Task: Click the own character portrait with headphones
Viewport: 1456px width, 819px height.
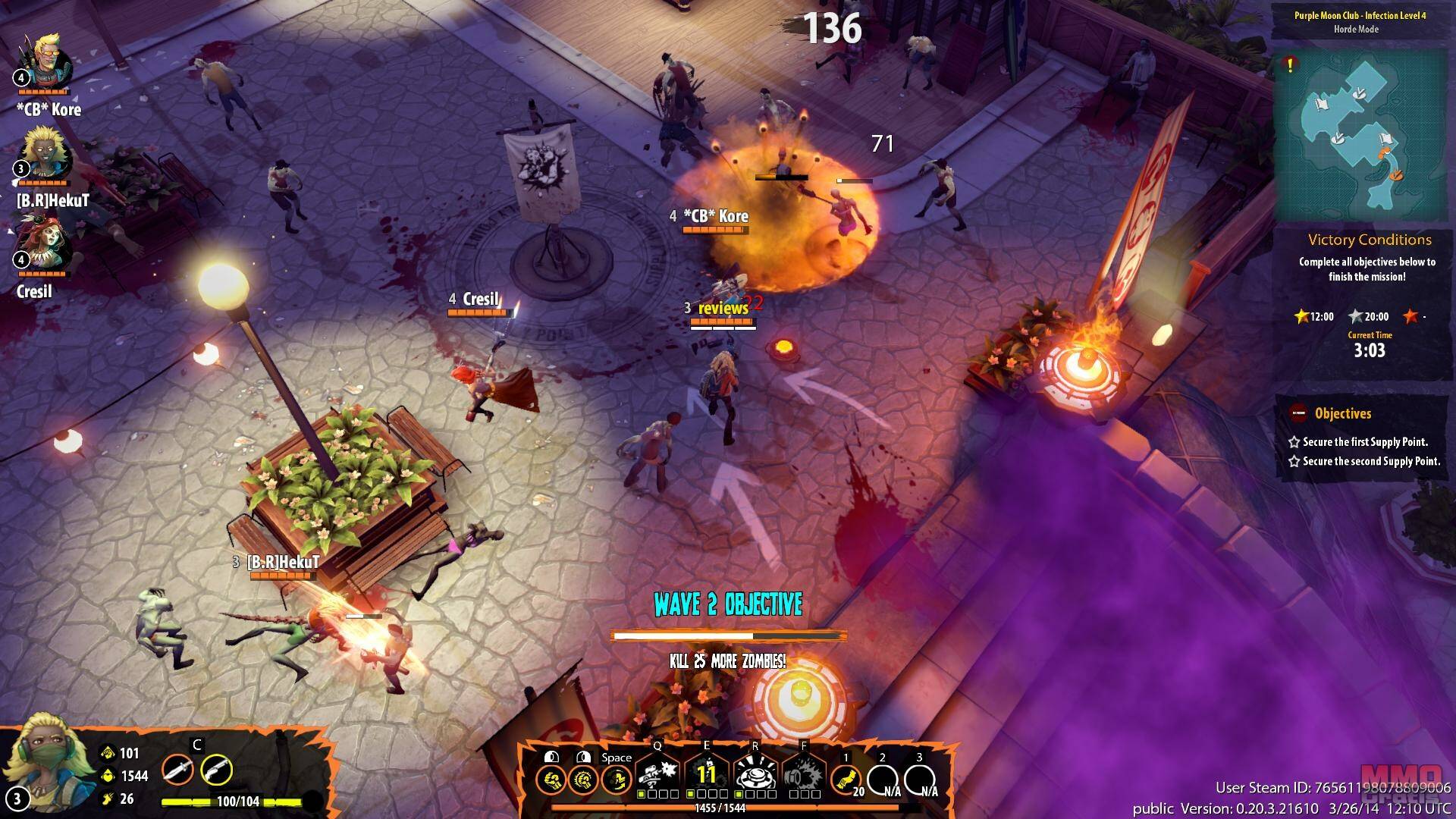Action: click(43, 761)
